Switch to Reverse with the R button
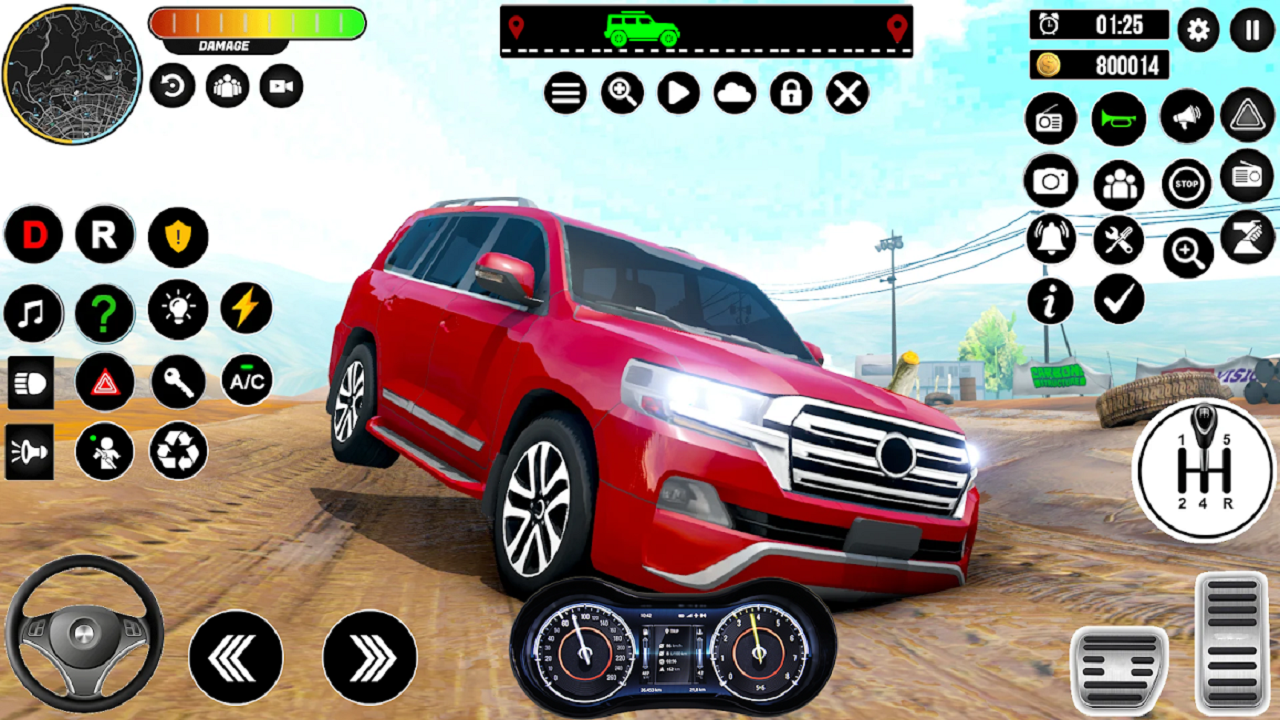Screen dimensions: 1280x720 click(103, 234)
